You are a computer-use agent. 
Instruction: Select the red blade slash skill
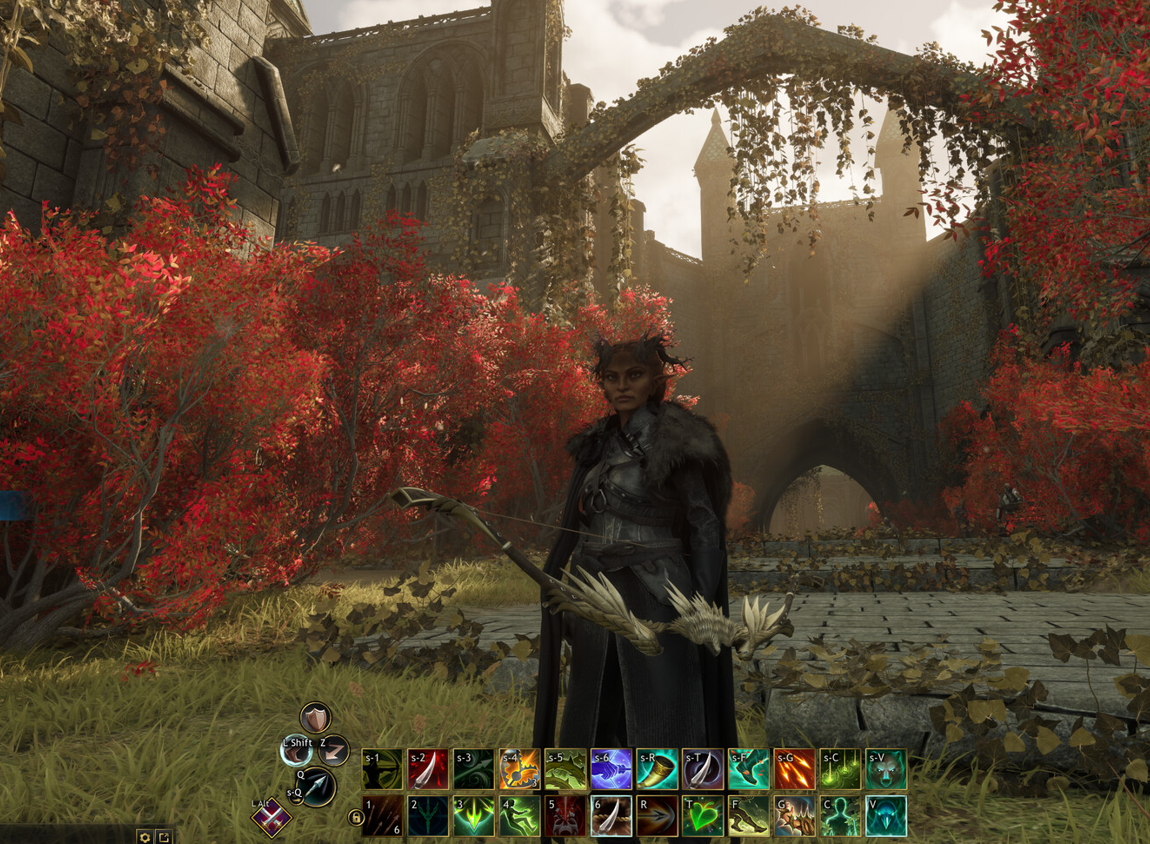tap(428, 769)
